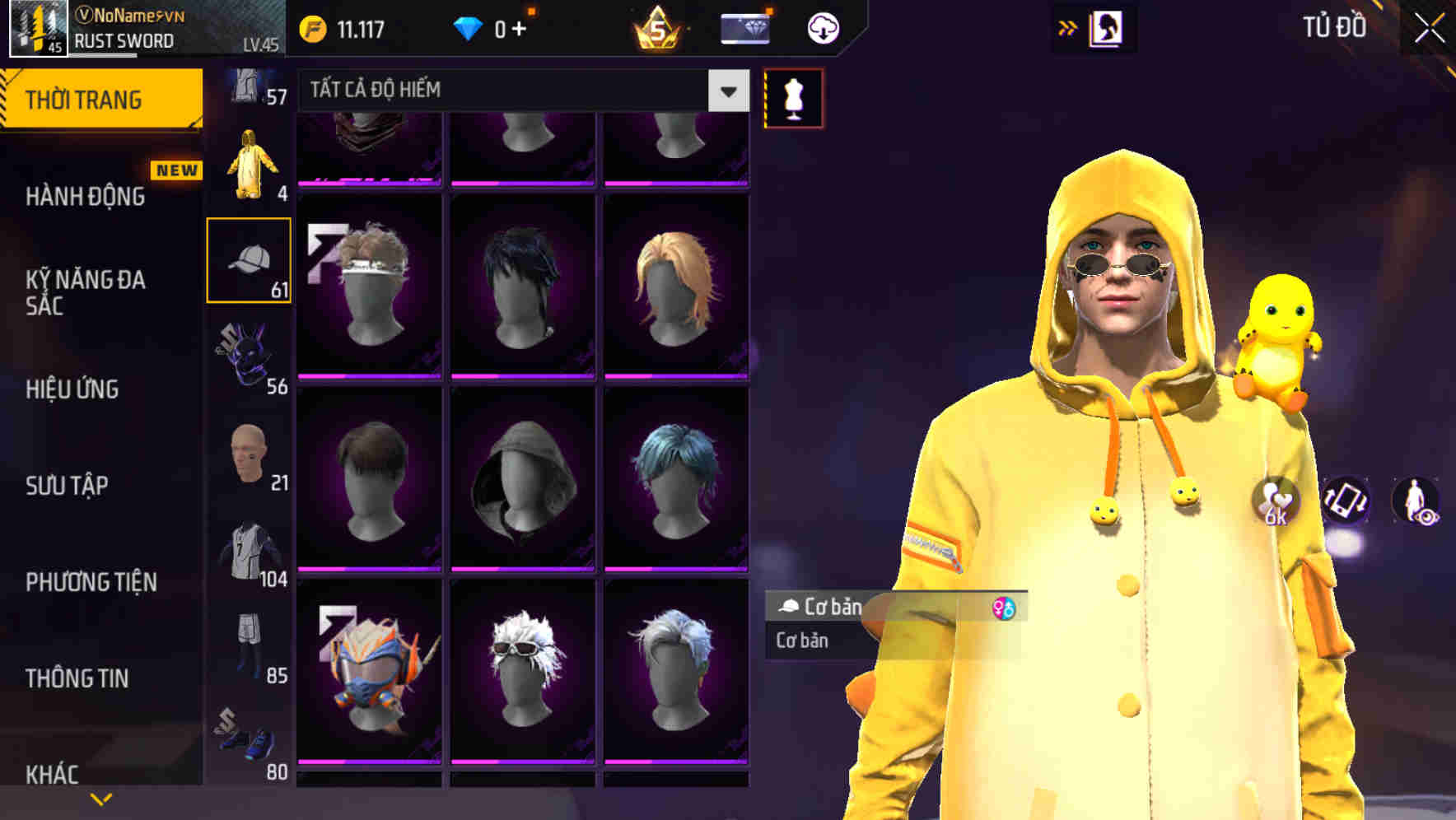Select the cap category showing 61 items
1456x820 pixels.
pos(250,259)
